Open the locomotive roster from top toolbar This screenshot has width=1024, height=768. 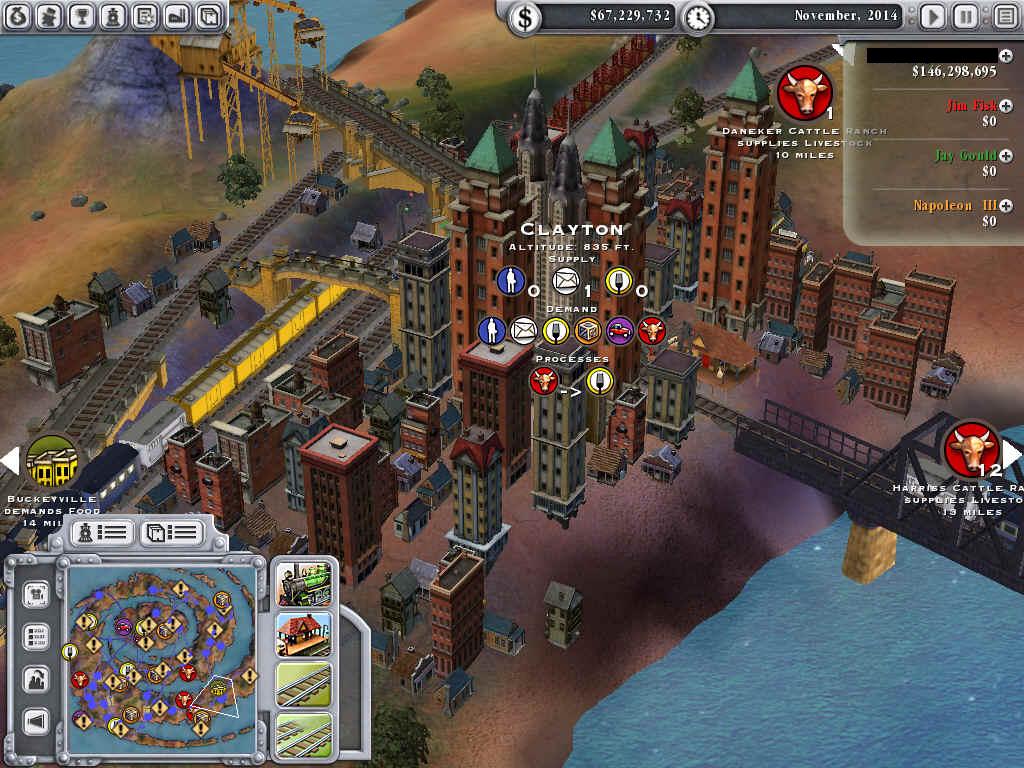click(x=113, y=15)
